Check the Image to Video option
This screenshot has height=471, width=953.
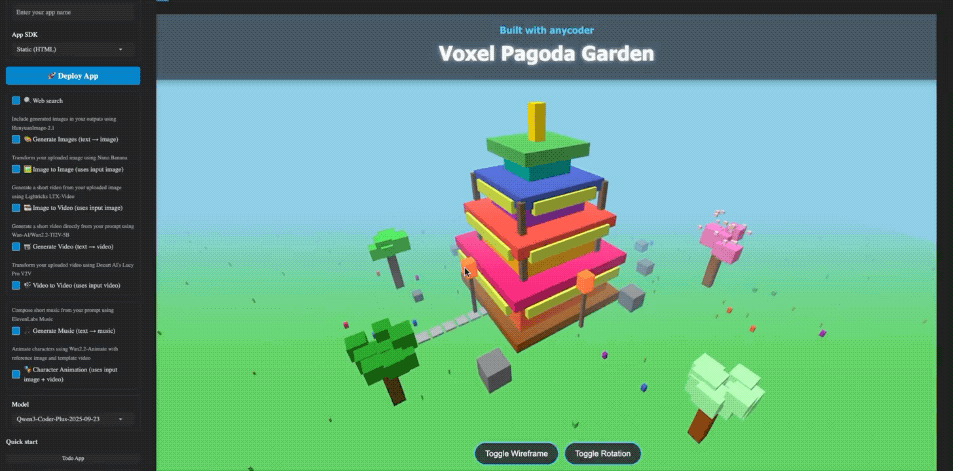[16, 208]
